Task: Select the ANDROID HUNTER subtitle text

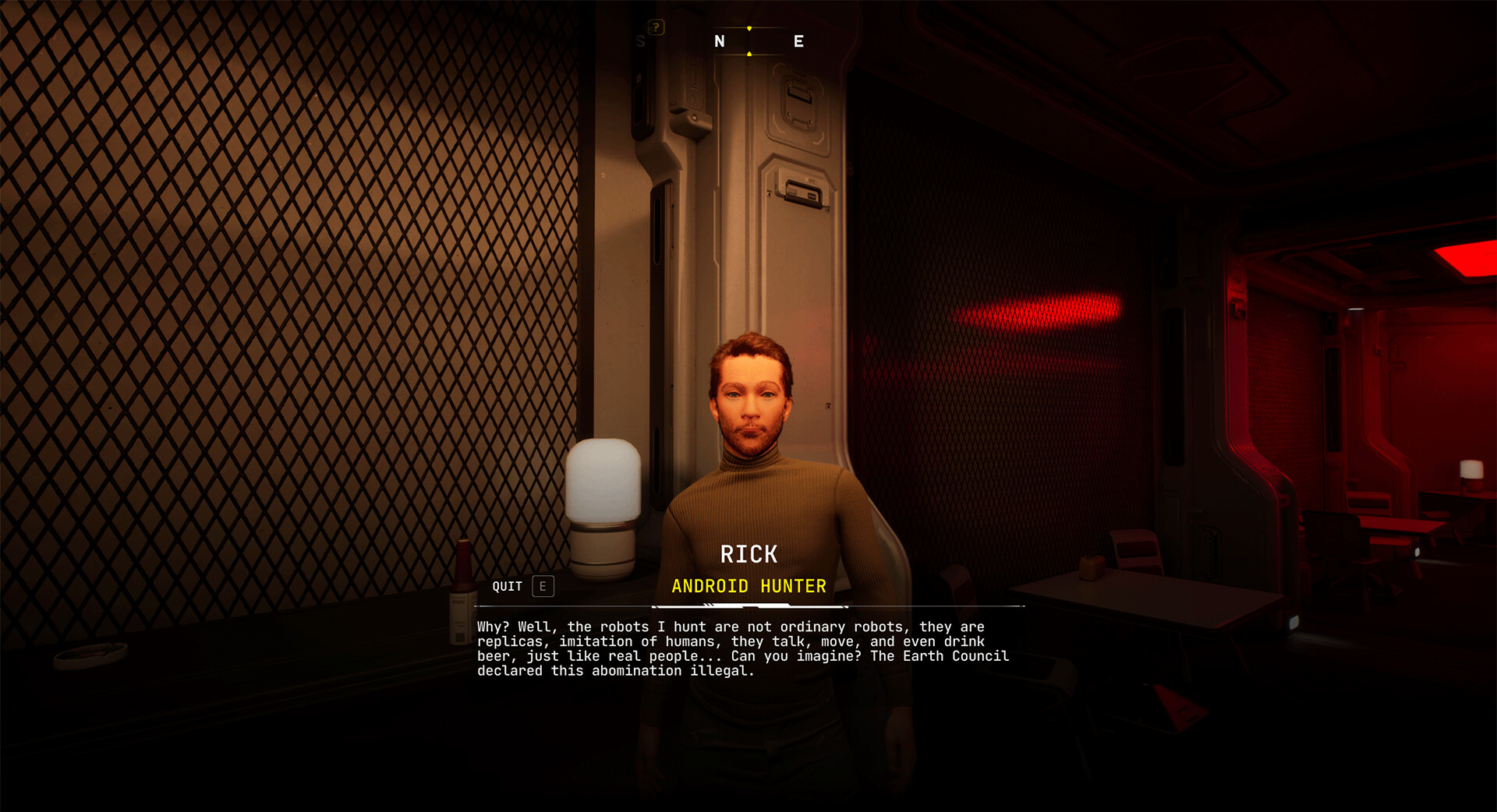Action: click(748, 586)
